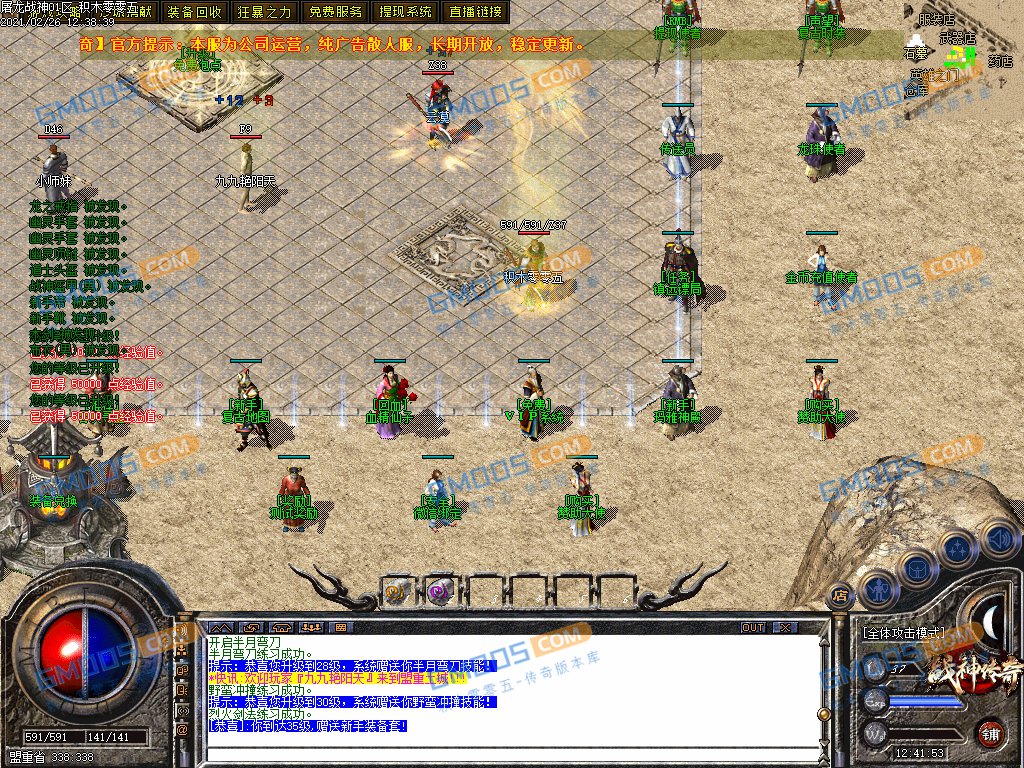Open the 铺 stall button
This screenshot has width=1024, height=768.
(991, 733)
